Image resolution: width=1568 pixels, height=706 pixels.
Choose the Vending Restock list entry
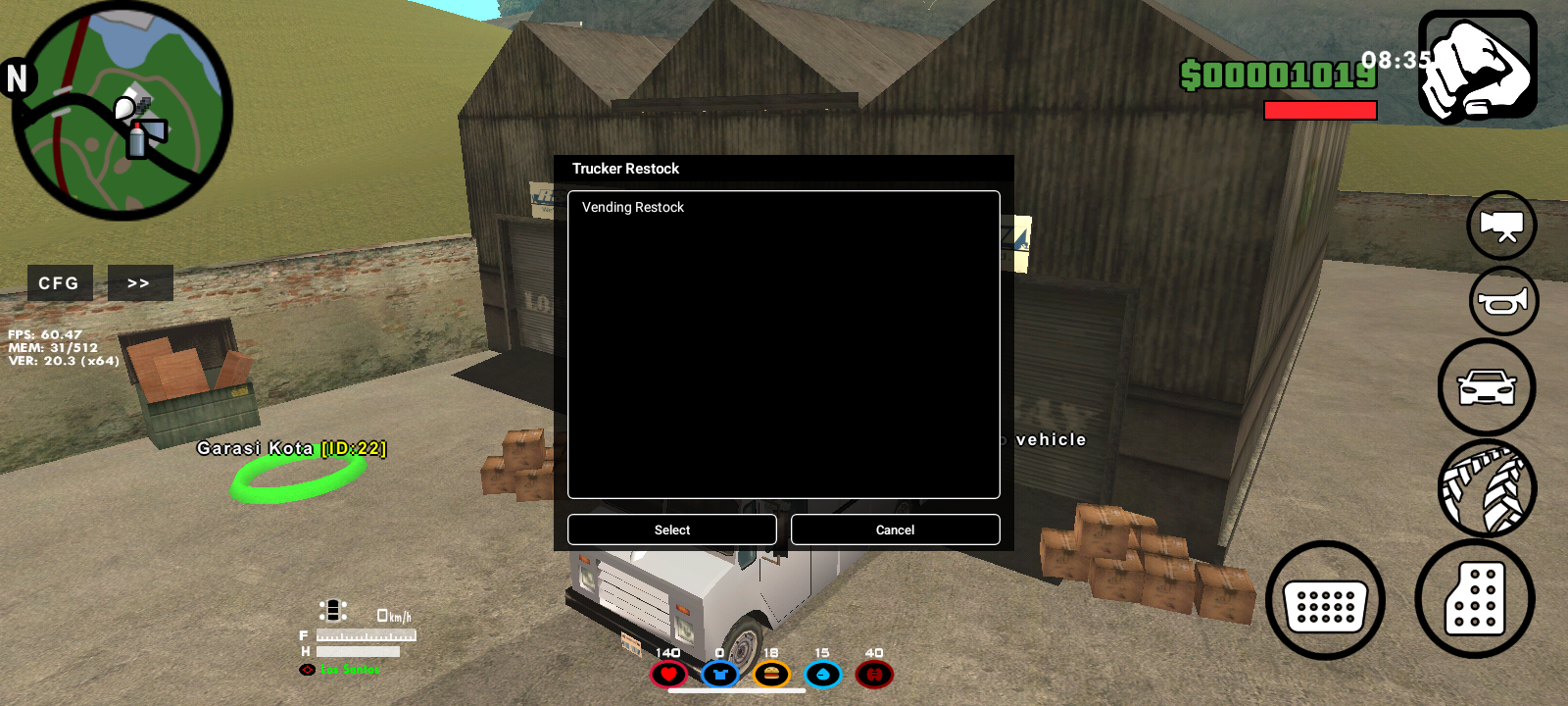click(x=633, y=208)
